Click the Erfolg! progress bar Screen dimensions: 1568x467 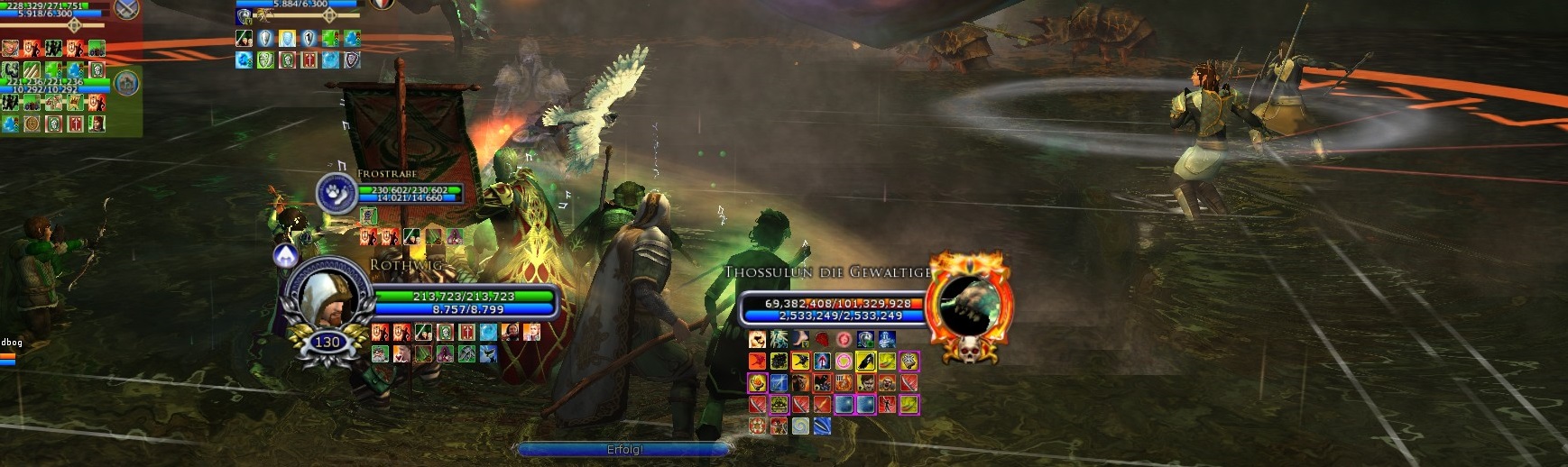624,449
